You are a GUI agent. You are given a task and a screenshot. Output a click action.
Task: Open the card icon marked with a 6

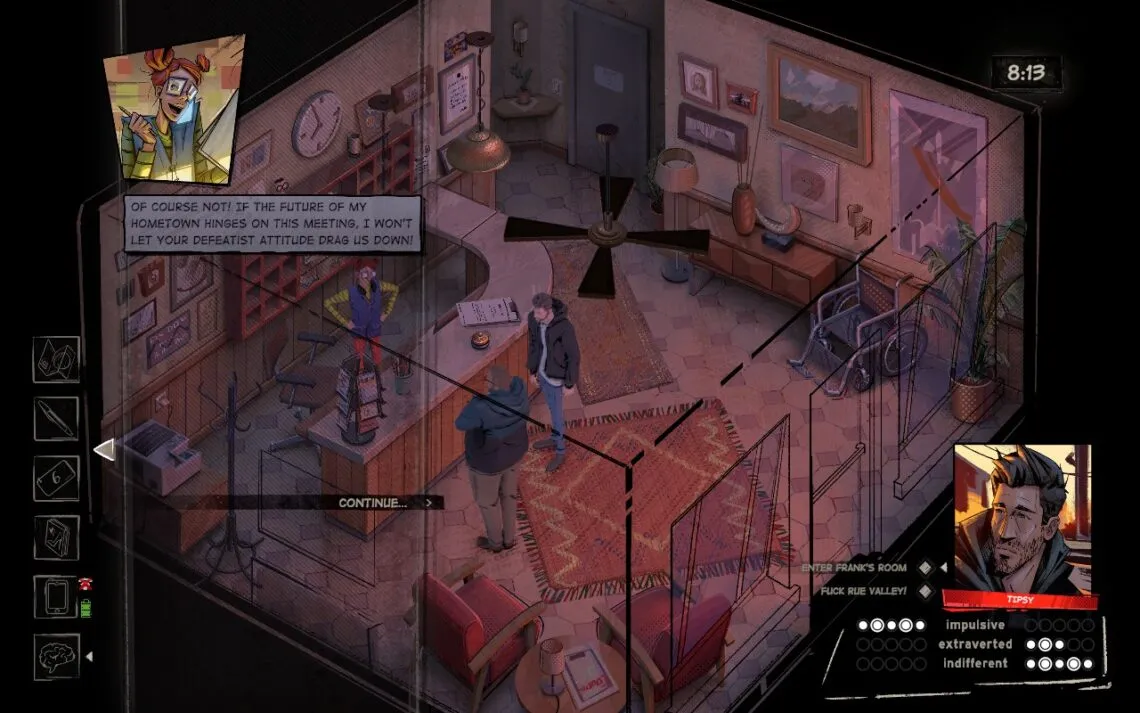56,478
